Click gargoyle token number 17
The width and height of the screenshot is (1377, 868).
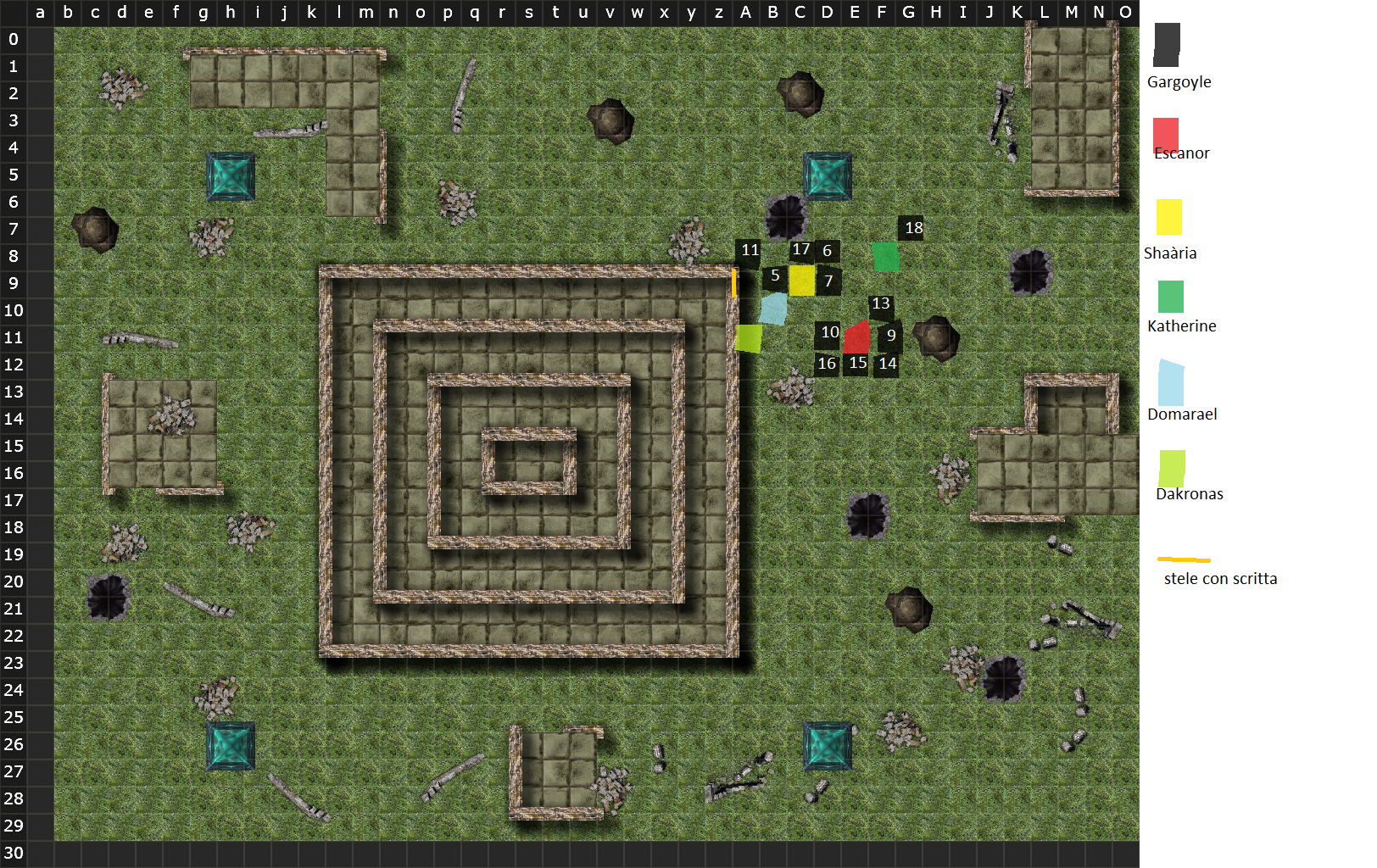click(801, 250)
